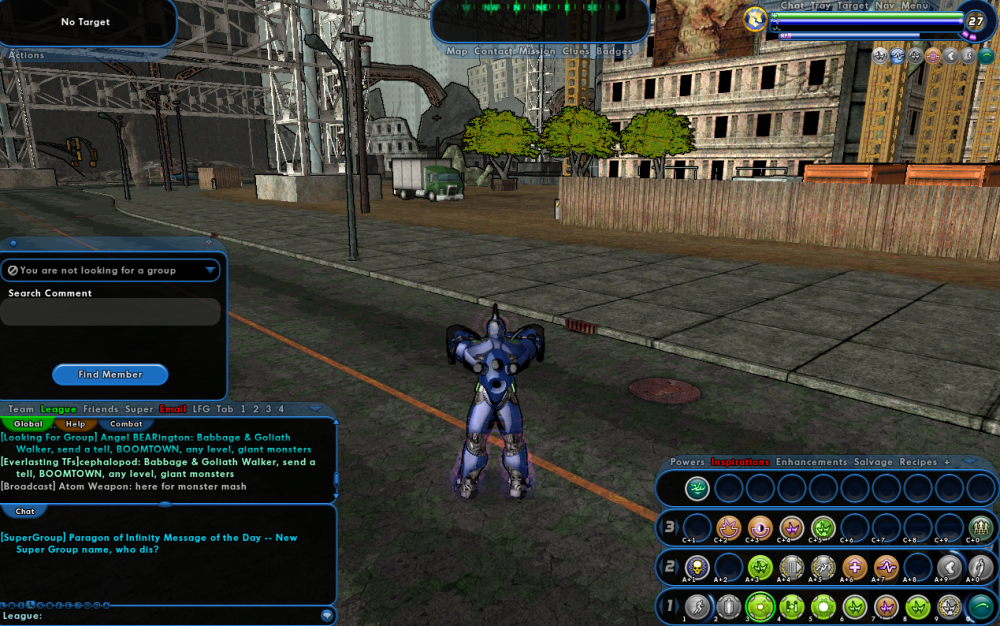The height and width of the screenshot is (626, 1000).
Task: Open the Powers list
Action: pyautogui.click(x=687, y=462)
